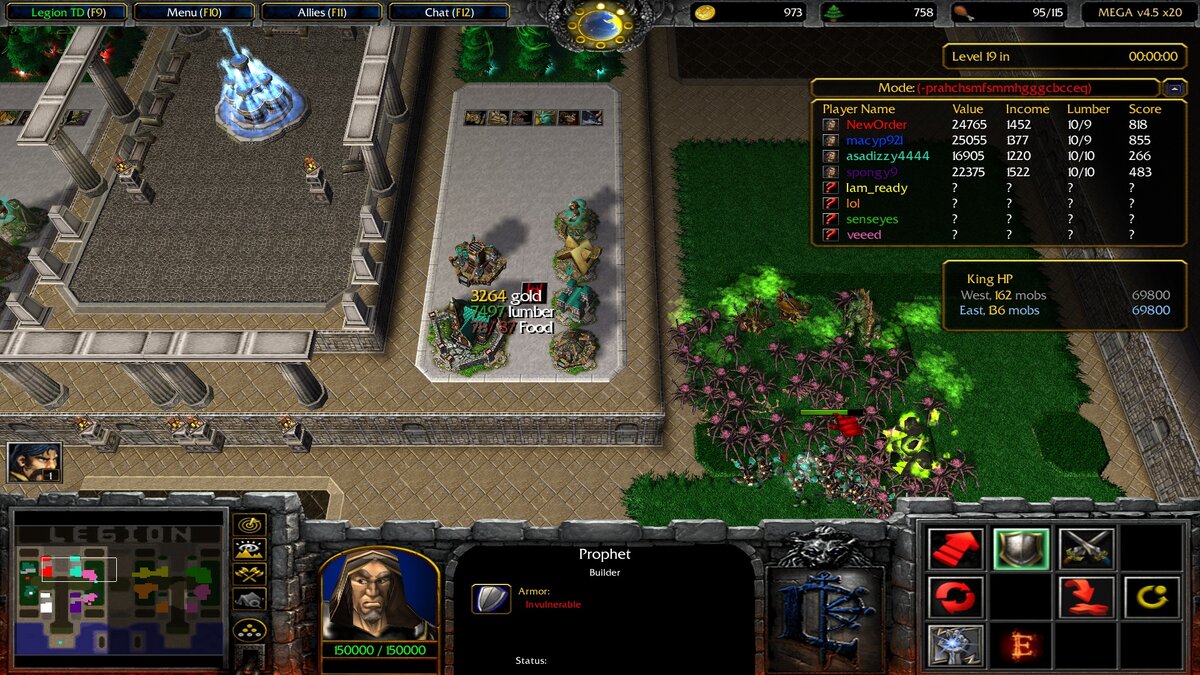Toggle minimap creep camp display button
The width and height of the screenshot is (1200, 675).
tap(249, 599)
